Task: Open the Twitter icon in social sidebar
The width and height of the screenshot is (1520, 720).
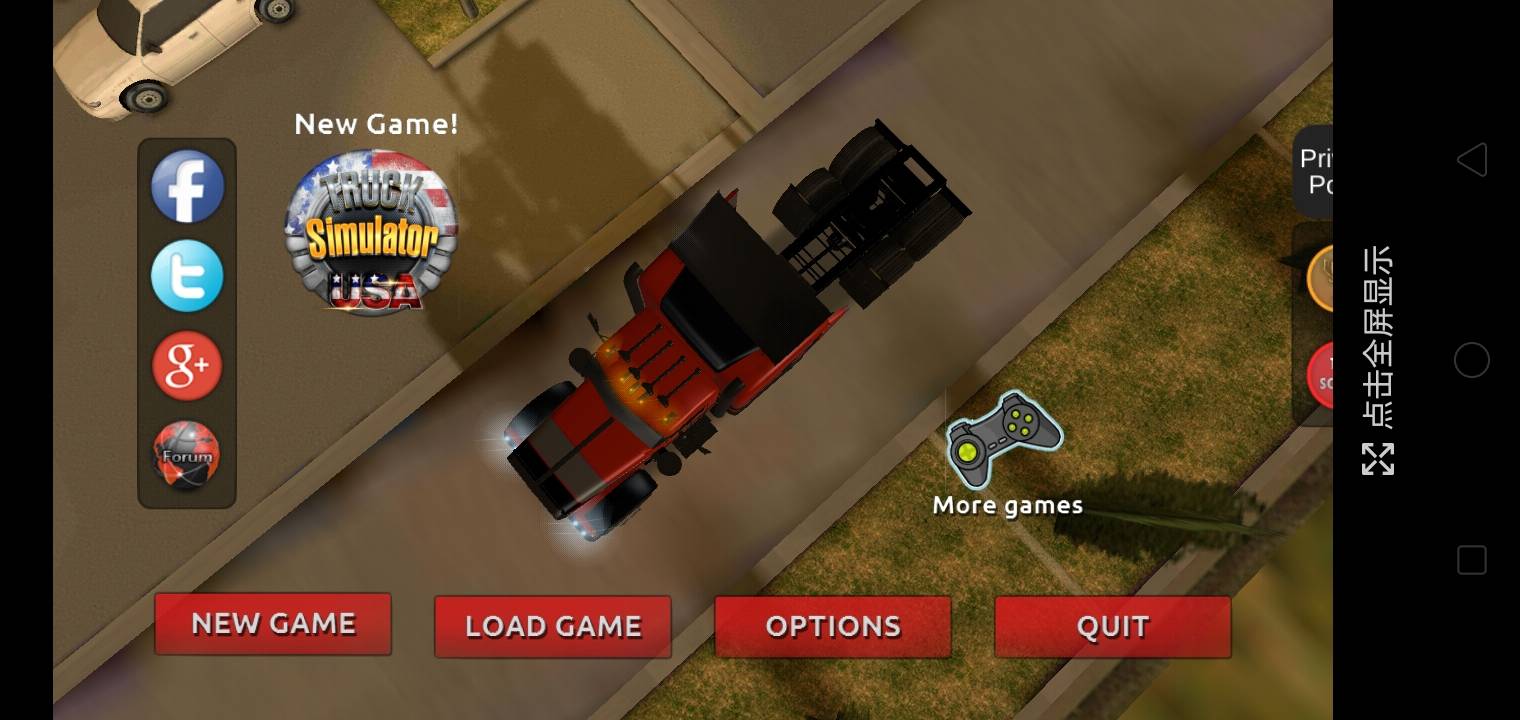Action: [x=186, y=275]
